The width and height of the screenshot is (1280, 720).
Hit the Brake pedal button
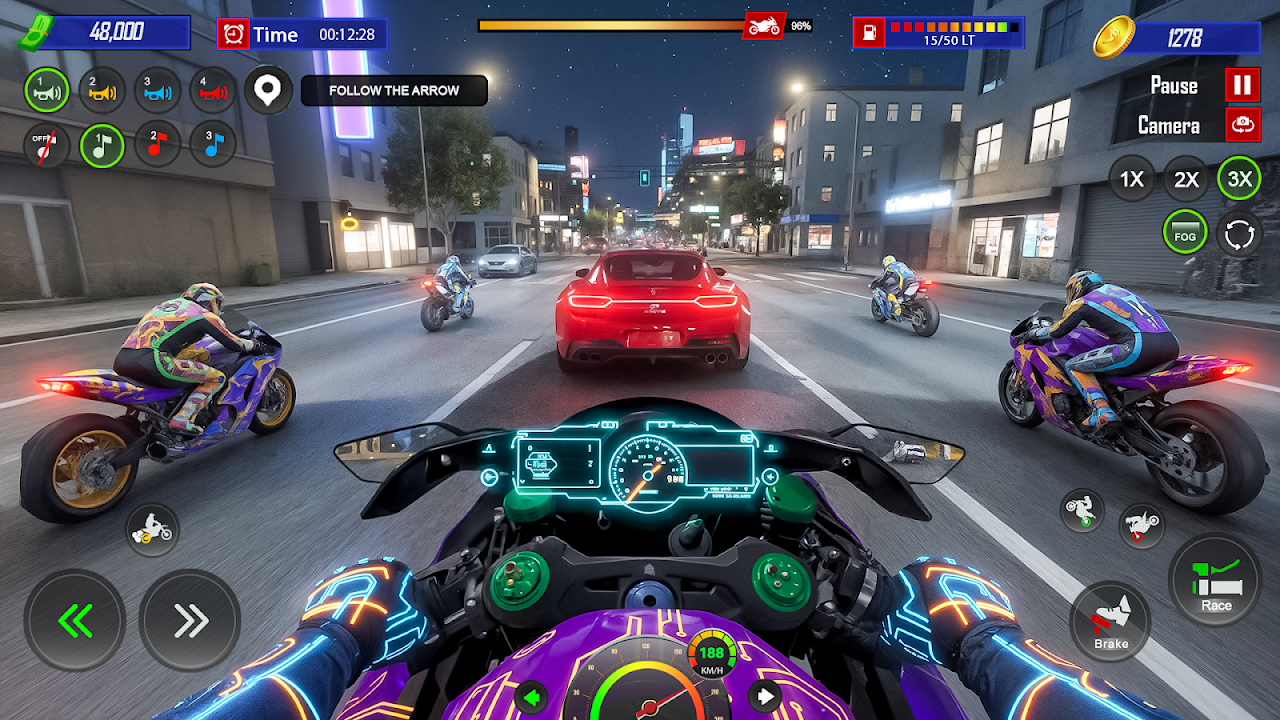click(x=1109, y=622)
